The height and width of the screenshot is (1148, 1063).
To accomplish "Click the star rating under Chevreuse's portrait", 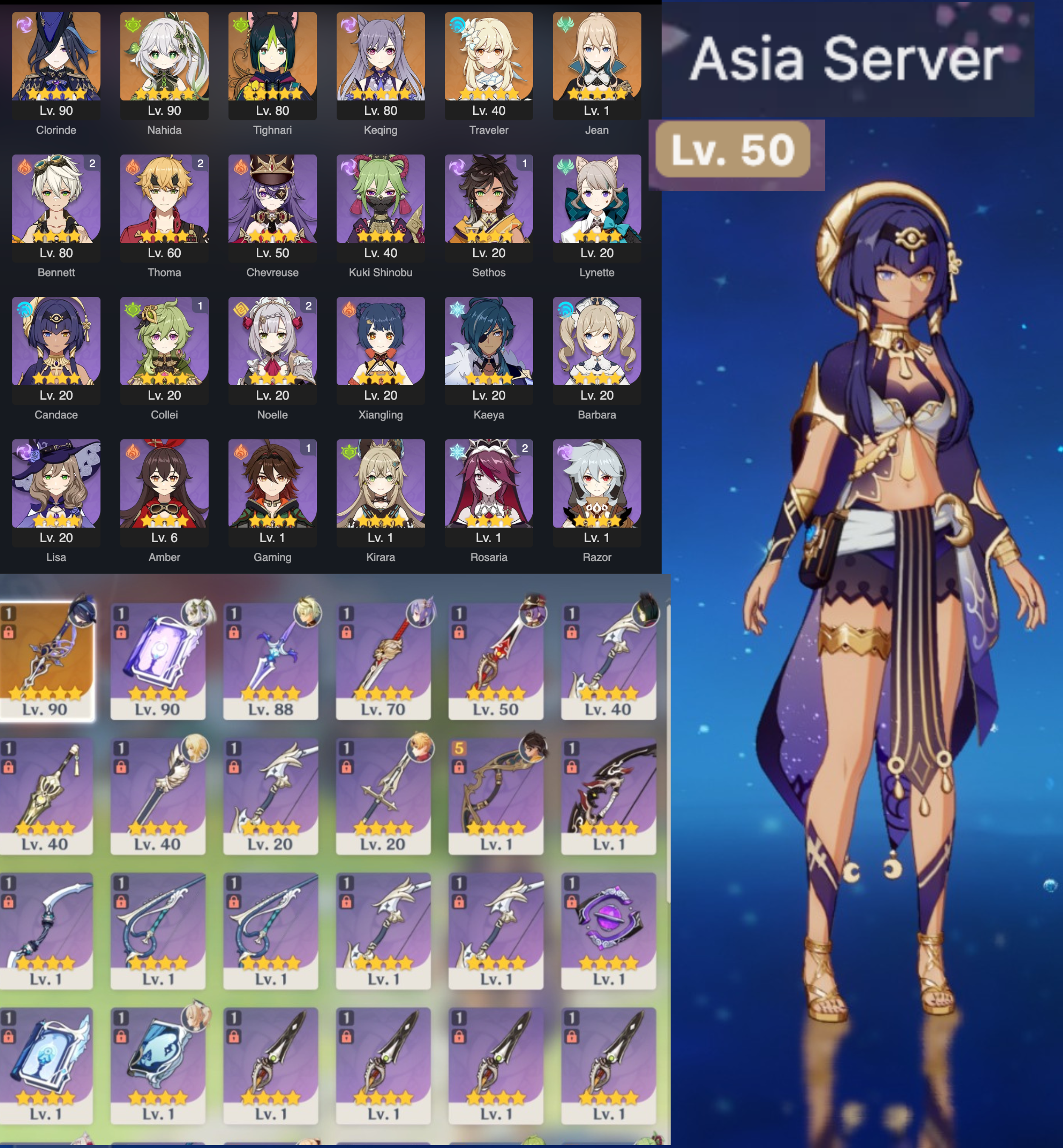I will click(273, 234).
